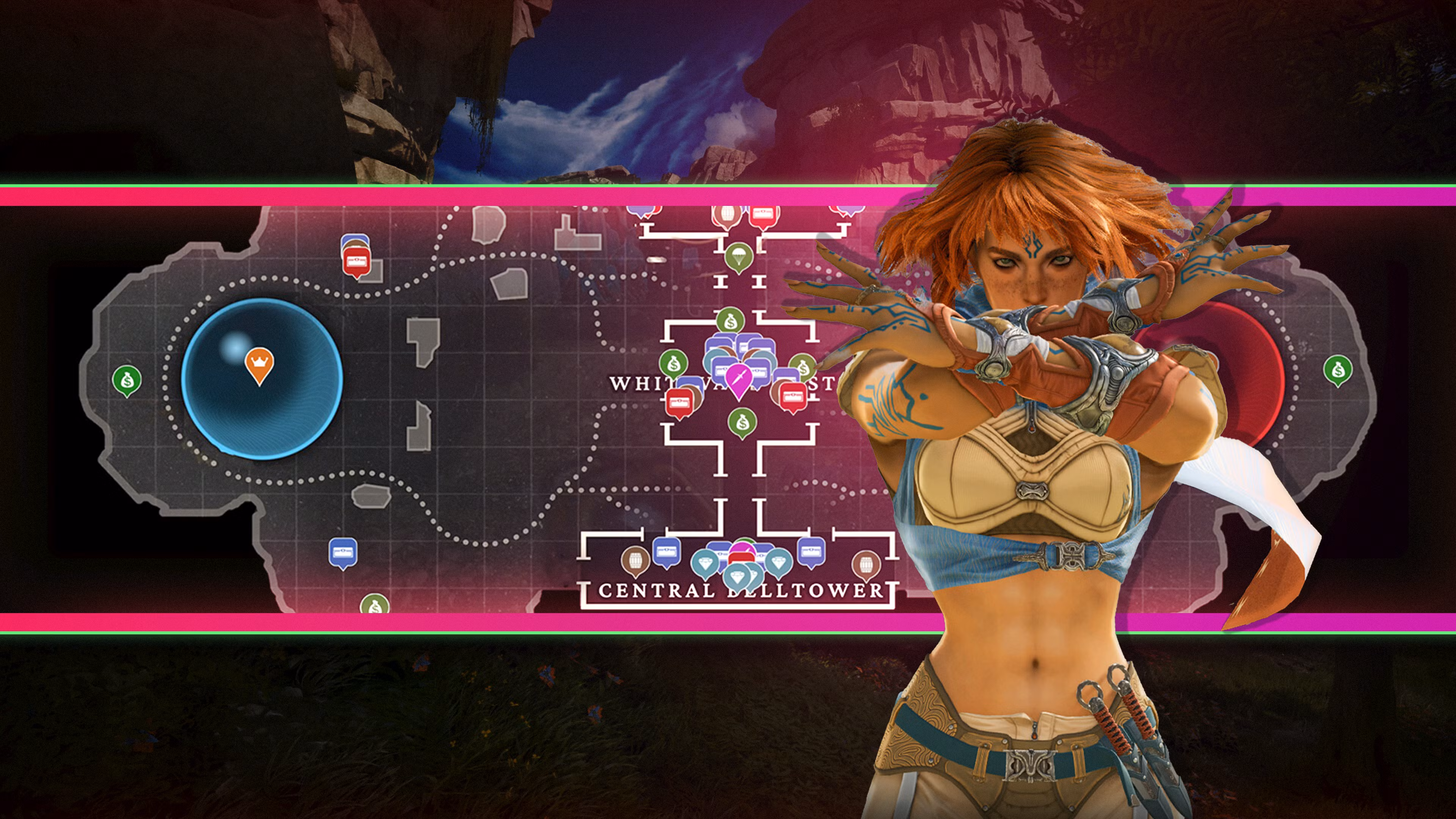
Task: Select the orange crown map marker
Action: (x=259, y=364)
